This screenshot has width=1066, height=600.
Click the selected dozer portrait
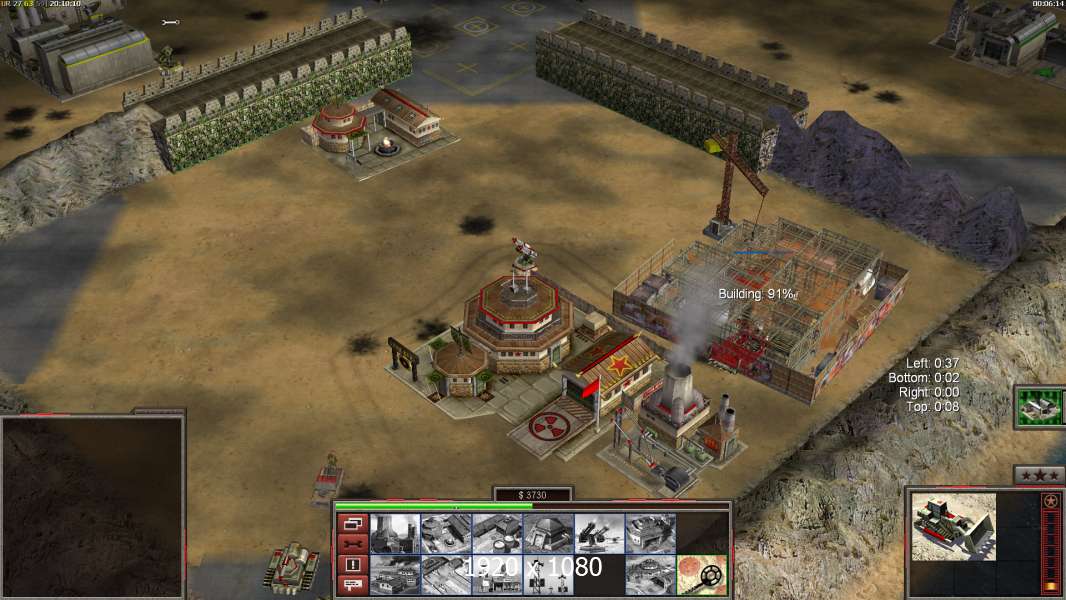click(x=954, y=527)
